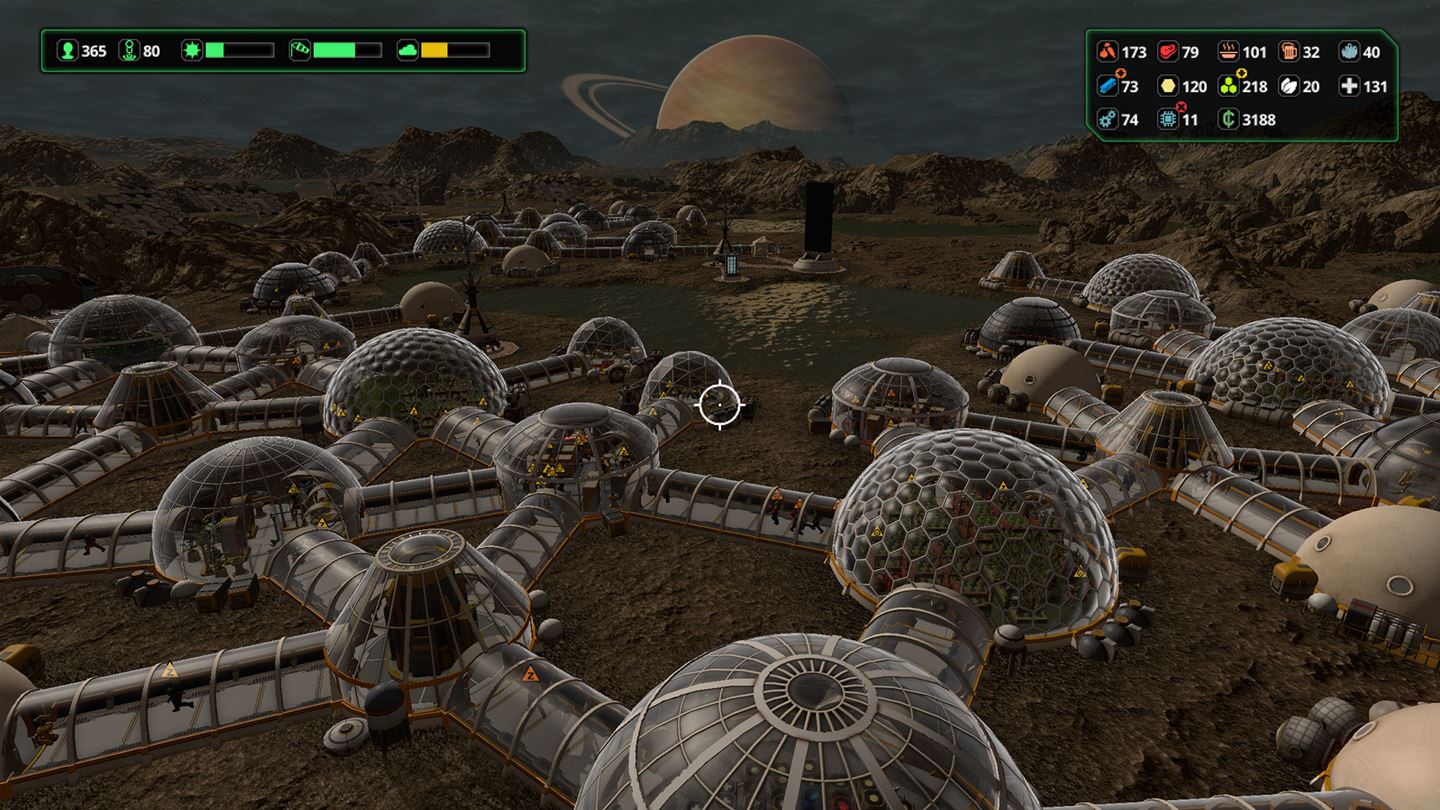This screenshot has height=810, width=1440.
Task: Click the medical supplies cross icon
Action: (x=1351, y=85)
